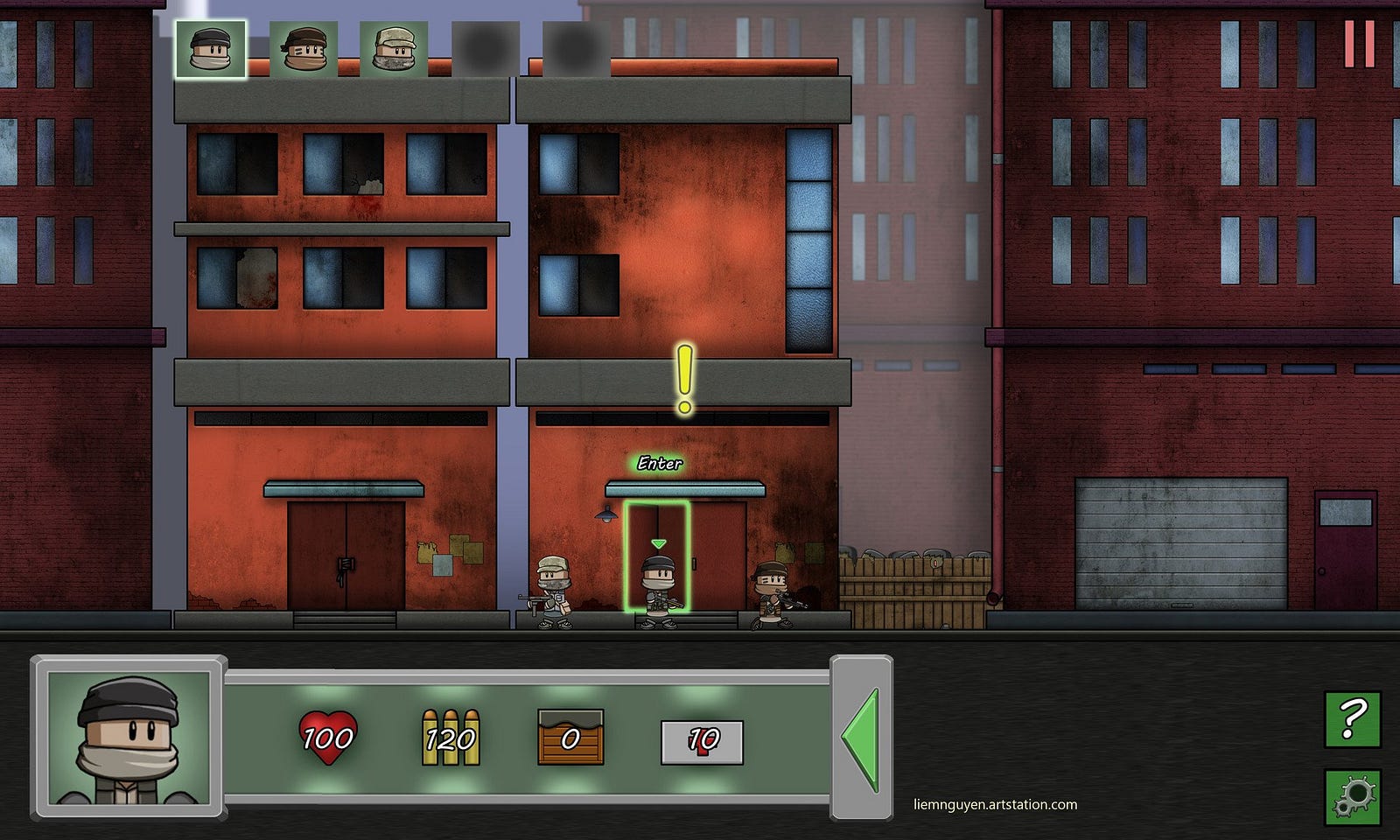
Task: Select the supply crate icon
Action: click(570, 738)
